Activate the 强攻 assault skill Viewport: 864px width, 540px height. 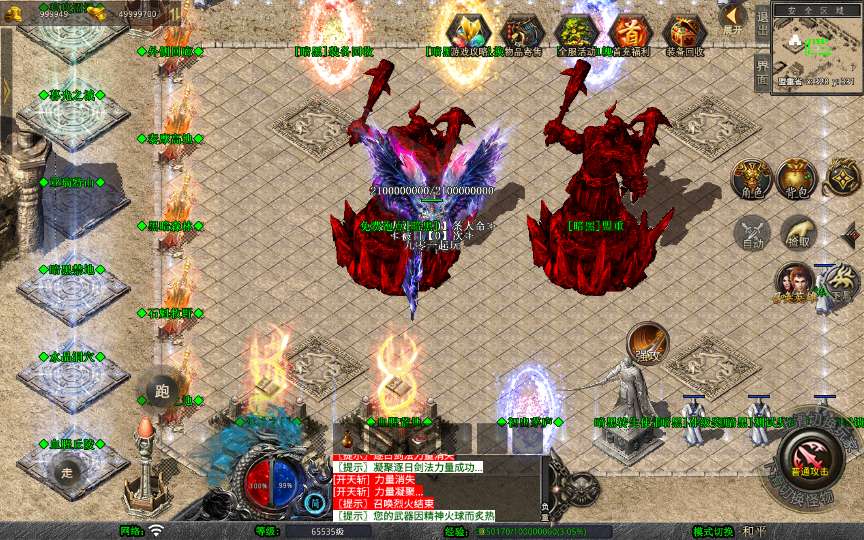coord(648,342)
